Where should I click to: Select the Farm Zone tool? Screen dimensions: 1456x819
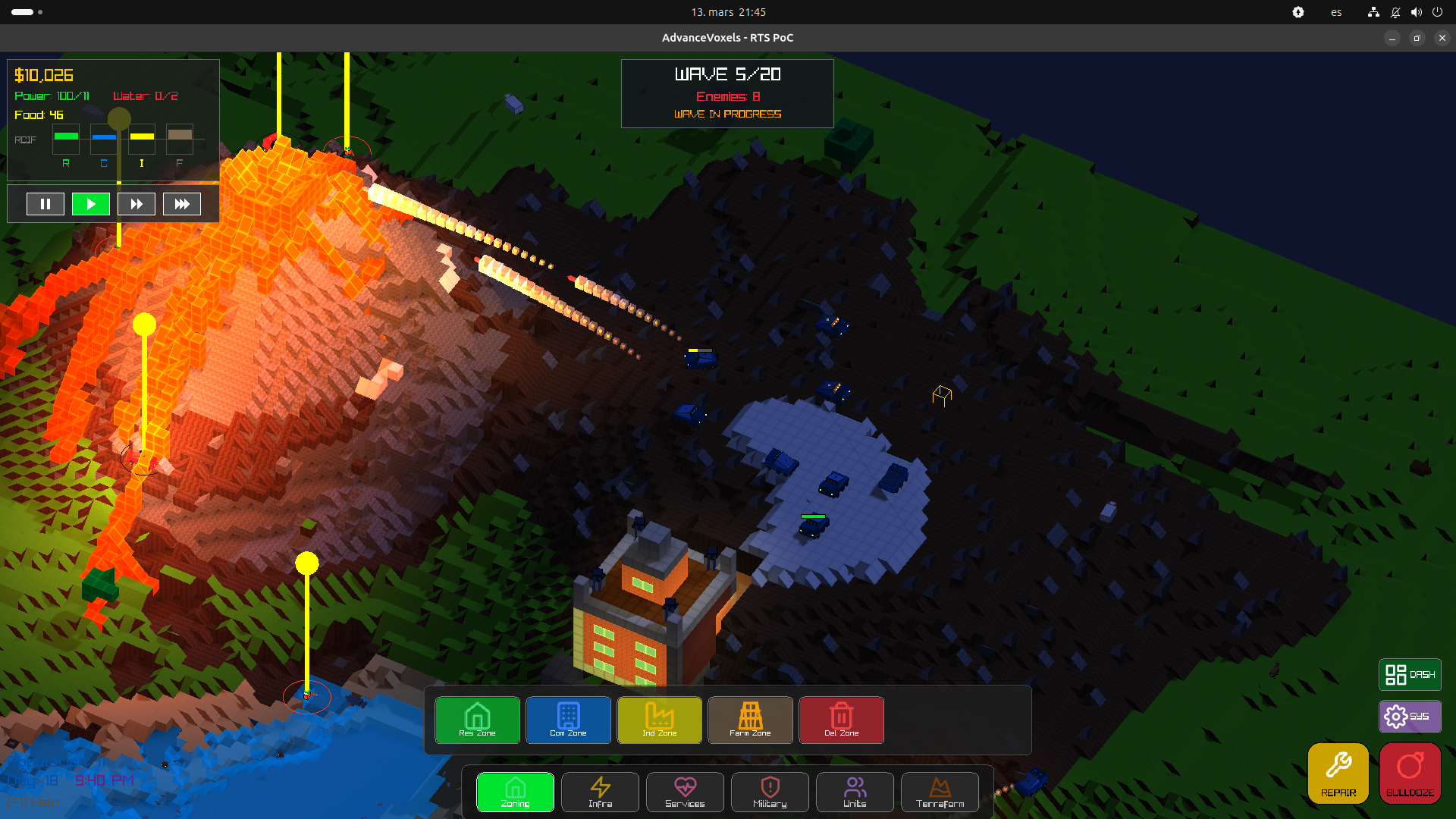[x=751, y=720]
